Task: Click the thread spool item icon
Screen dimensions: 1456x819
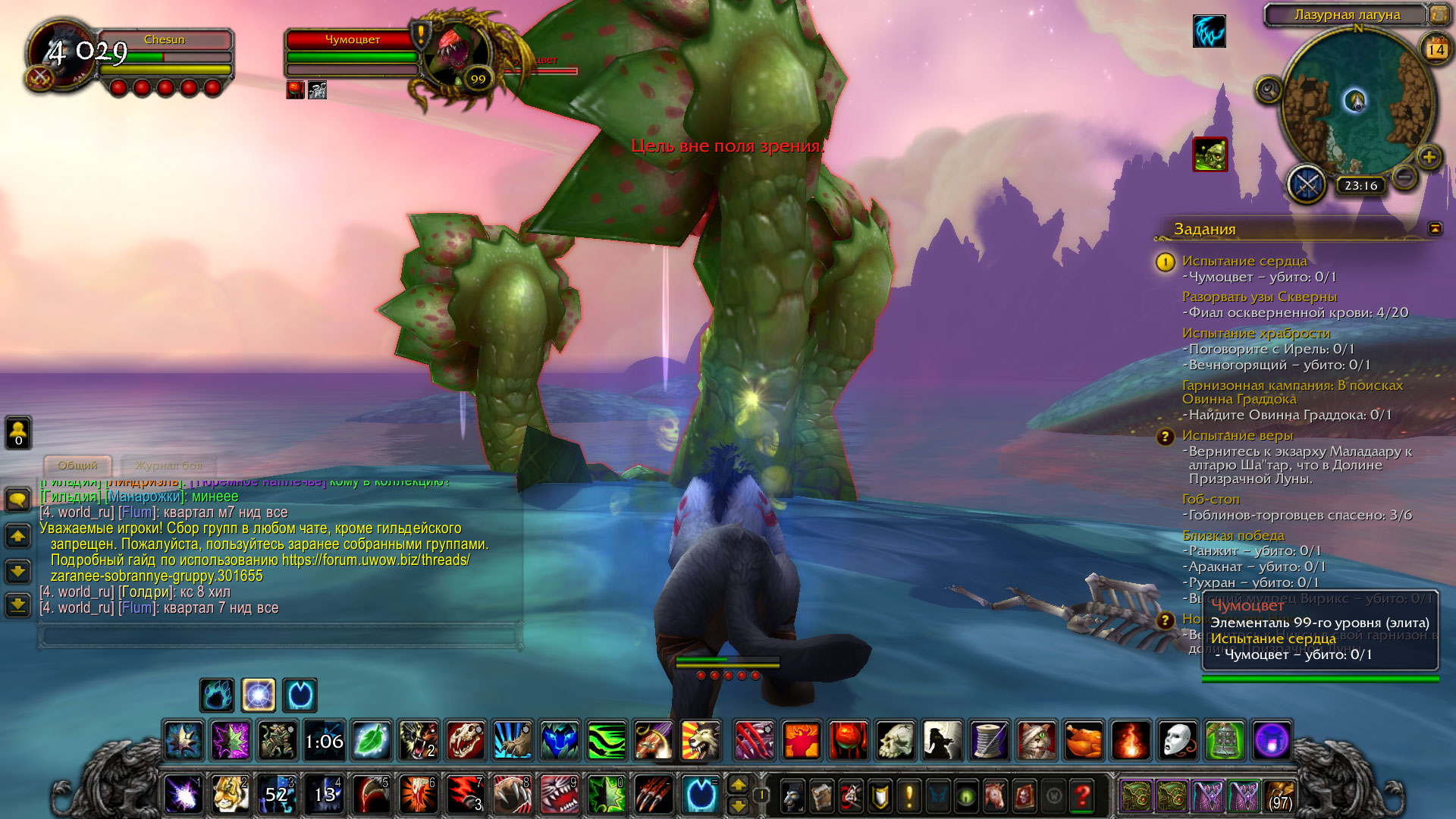Action: coord(990,740)
